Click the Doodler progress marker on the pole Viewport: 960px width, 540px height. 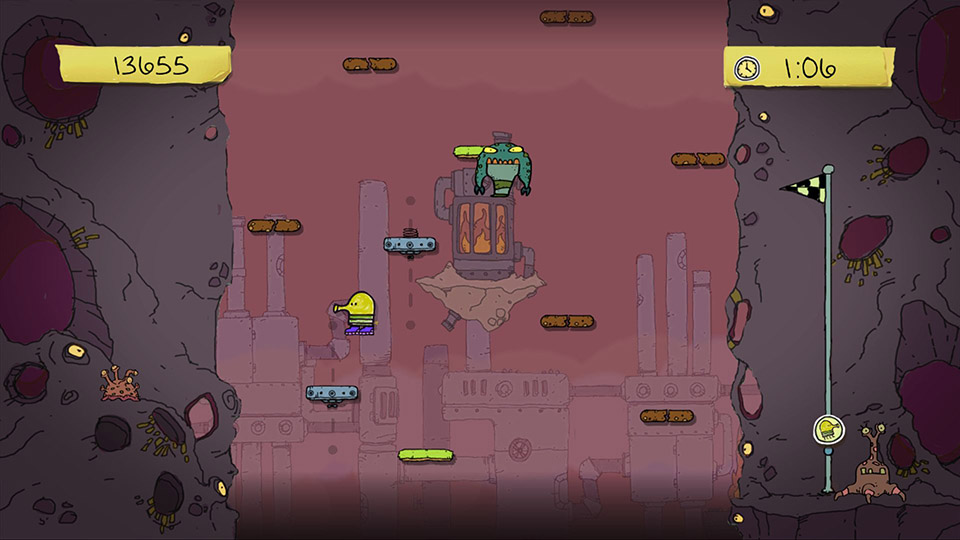827,431
